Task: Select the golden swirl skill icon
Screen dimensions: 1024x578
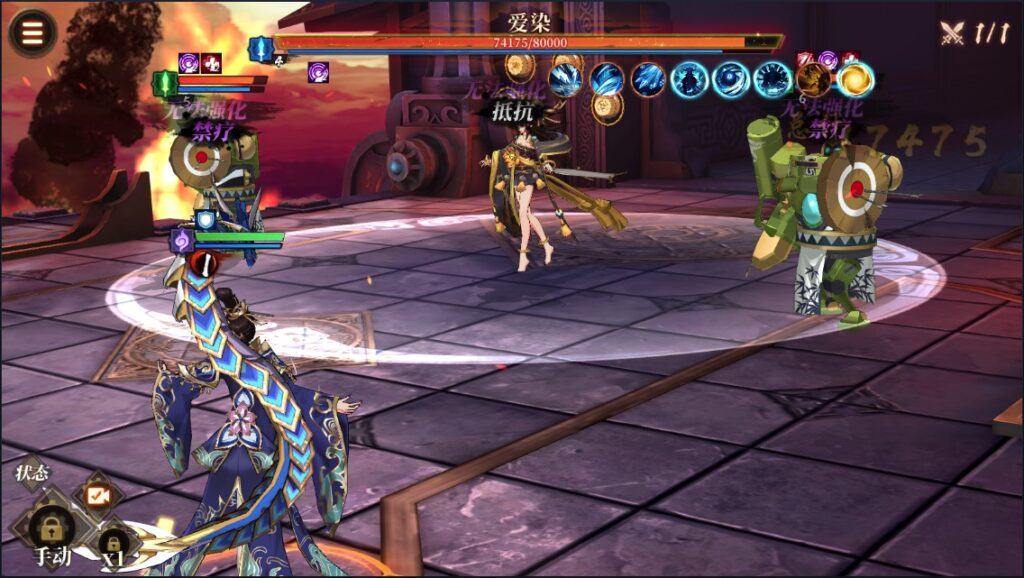Action: tap(855, 79)
